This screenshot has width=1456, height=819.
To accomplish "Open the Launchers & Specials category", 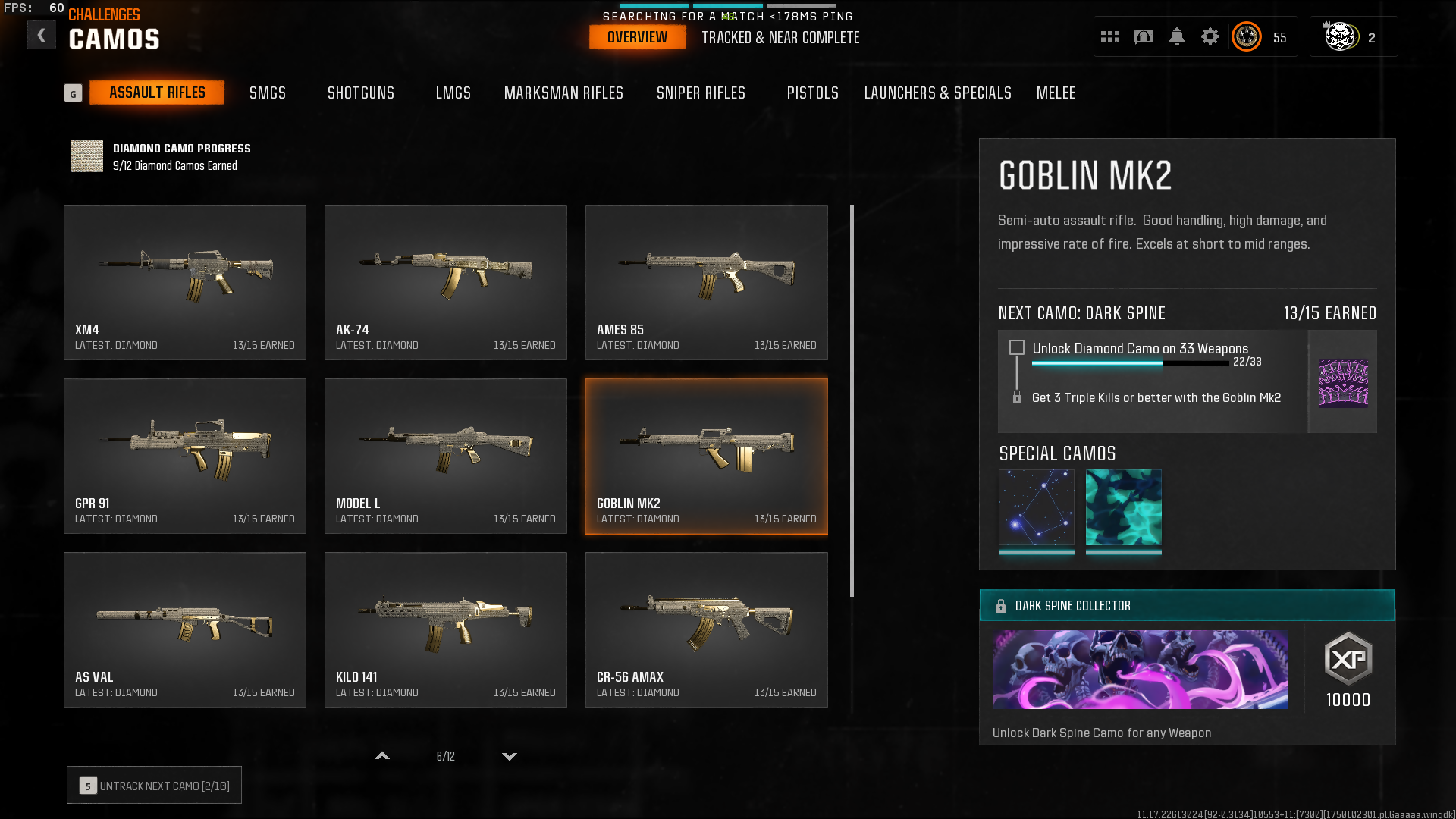I will (937, 93).
